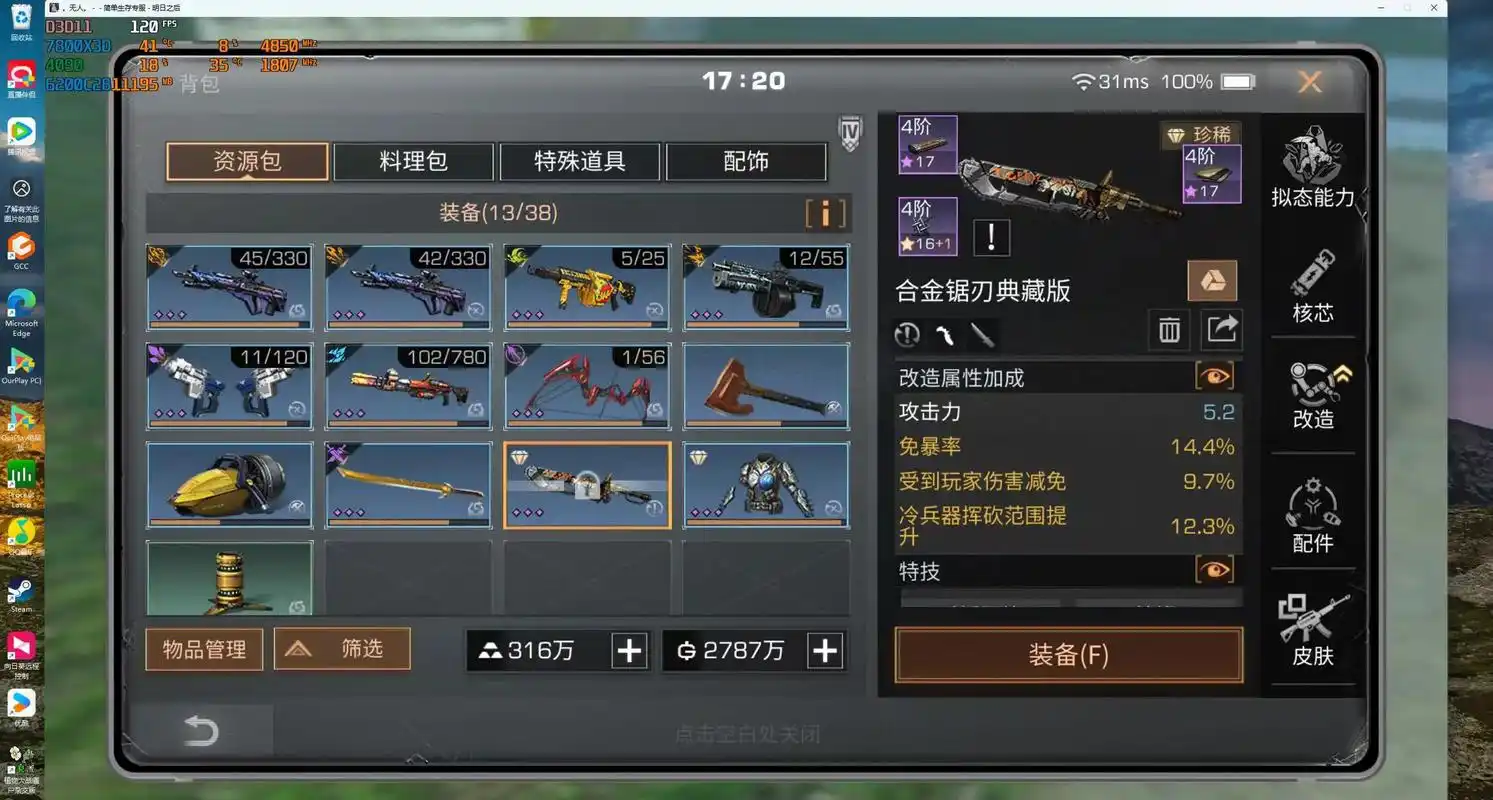1493x800 pixels.
Task: Toggle the eye icon in the 特技 row
Action: (x=1215, y=569)
